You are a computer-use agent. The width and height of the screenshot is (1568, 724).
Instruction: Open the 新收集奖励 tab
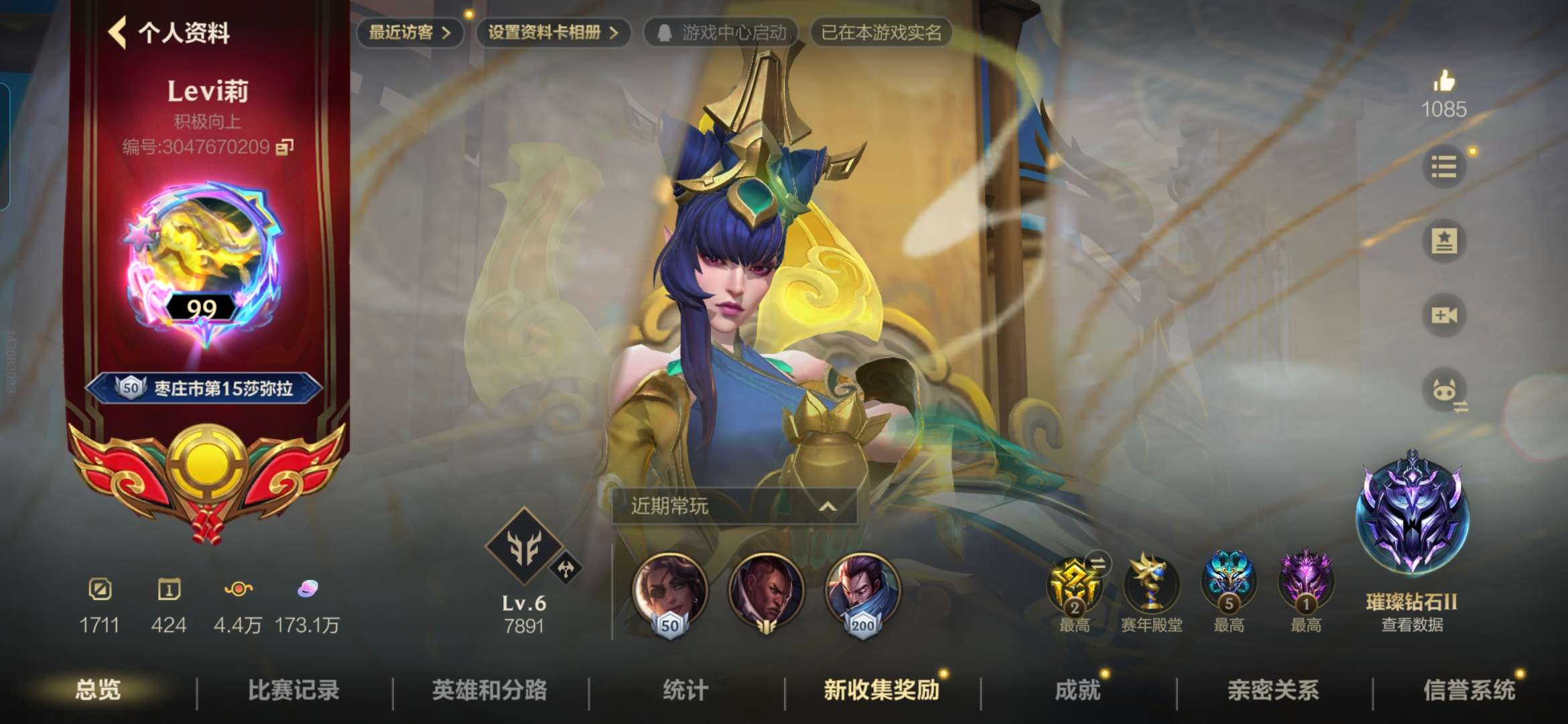881,690
